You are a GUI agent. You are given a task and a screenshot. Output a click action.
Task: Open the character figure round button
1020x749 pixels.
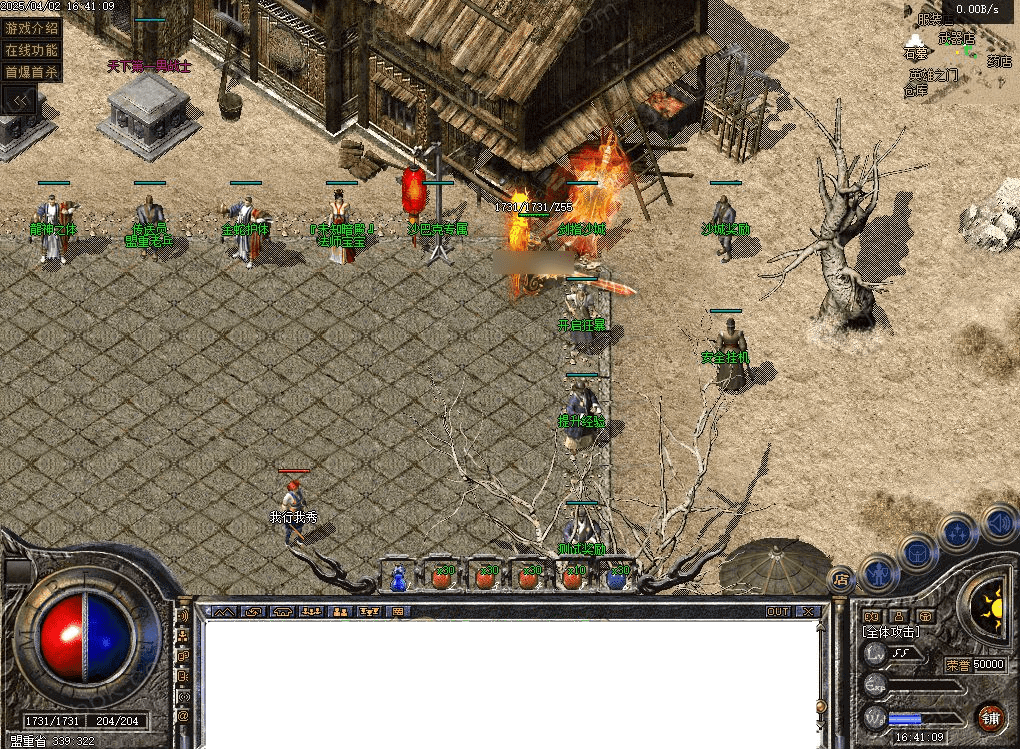[x=879, y=572]
